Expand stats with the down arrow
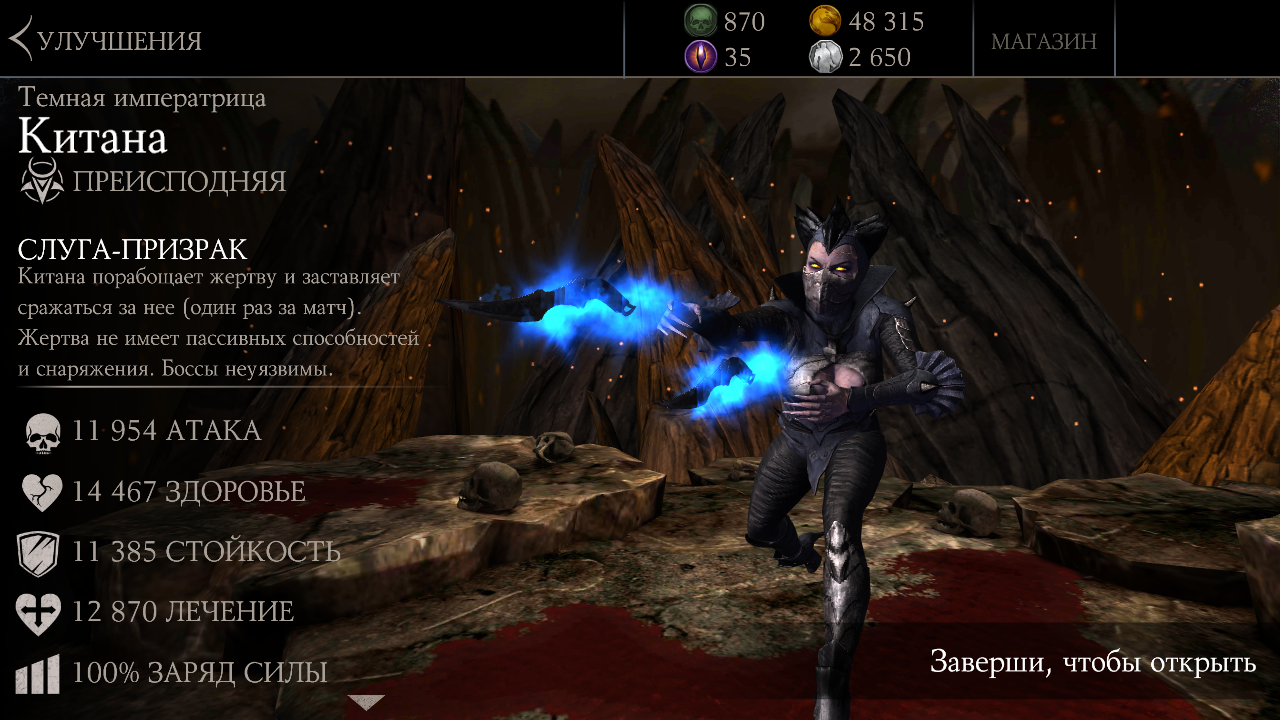The width and height of the screenshot is (1280, 720). click(x=365, y=702)
